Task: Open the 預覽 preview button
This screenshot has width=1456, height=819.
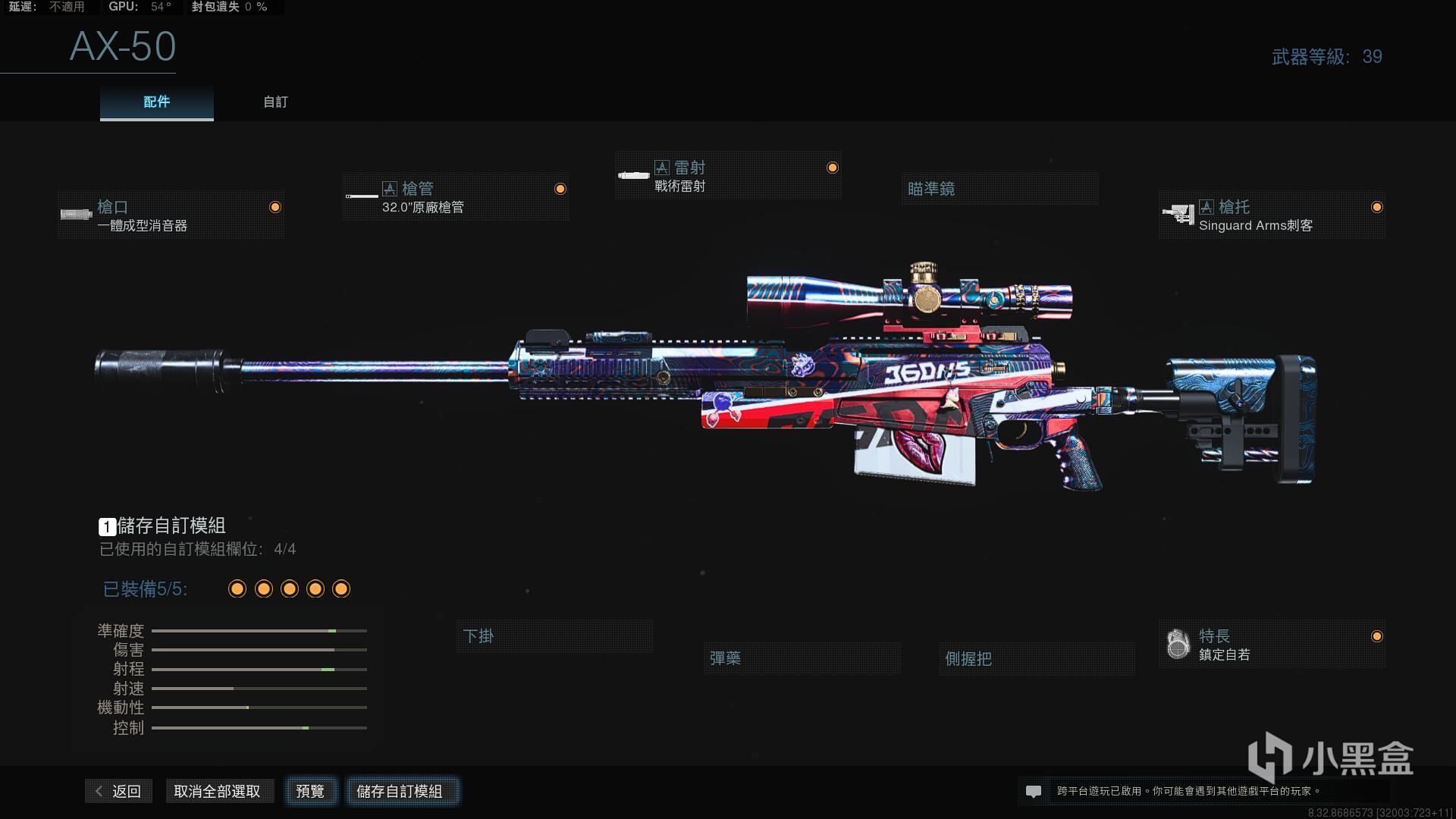Action: pos(310,791)
